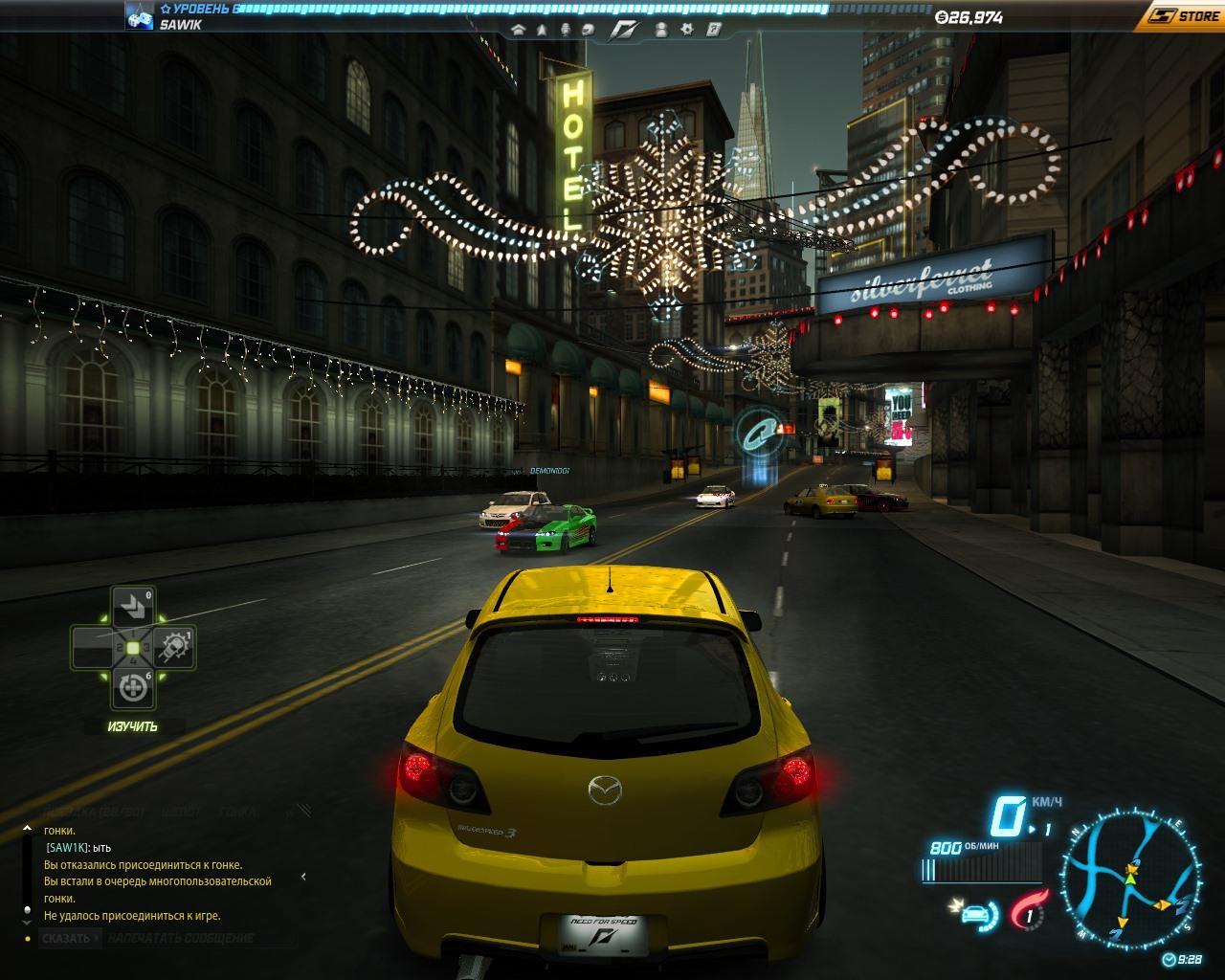This screenshot has height=980, width=1225.
Task: Click the Изучить label under the powerups
Action: [x=132, y=726]
